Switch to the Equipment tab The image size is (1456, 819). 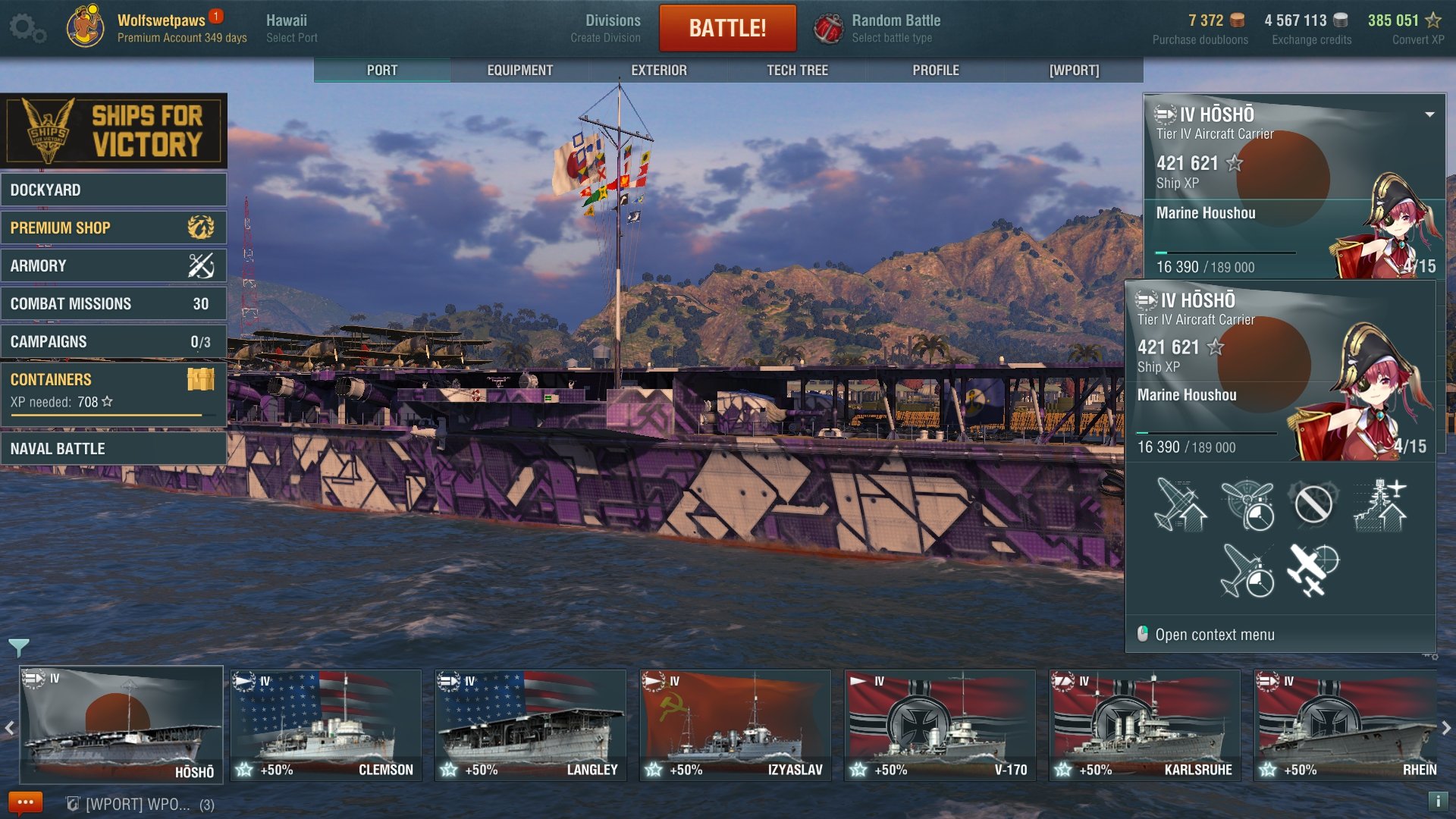520,70
